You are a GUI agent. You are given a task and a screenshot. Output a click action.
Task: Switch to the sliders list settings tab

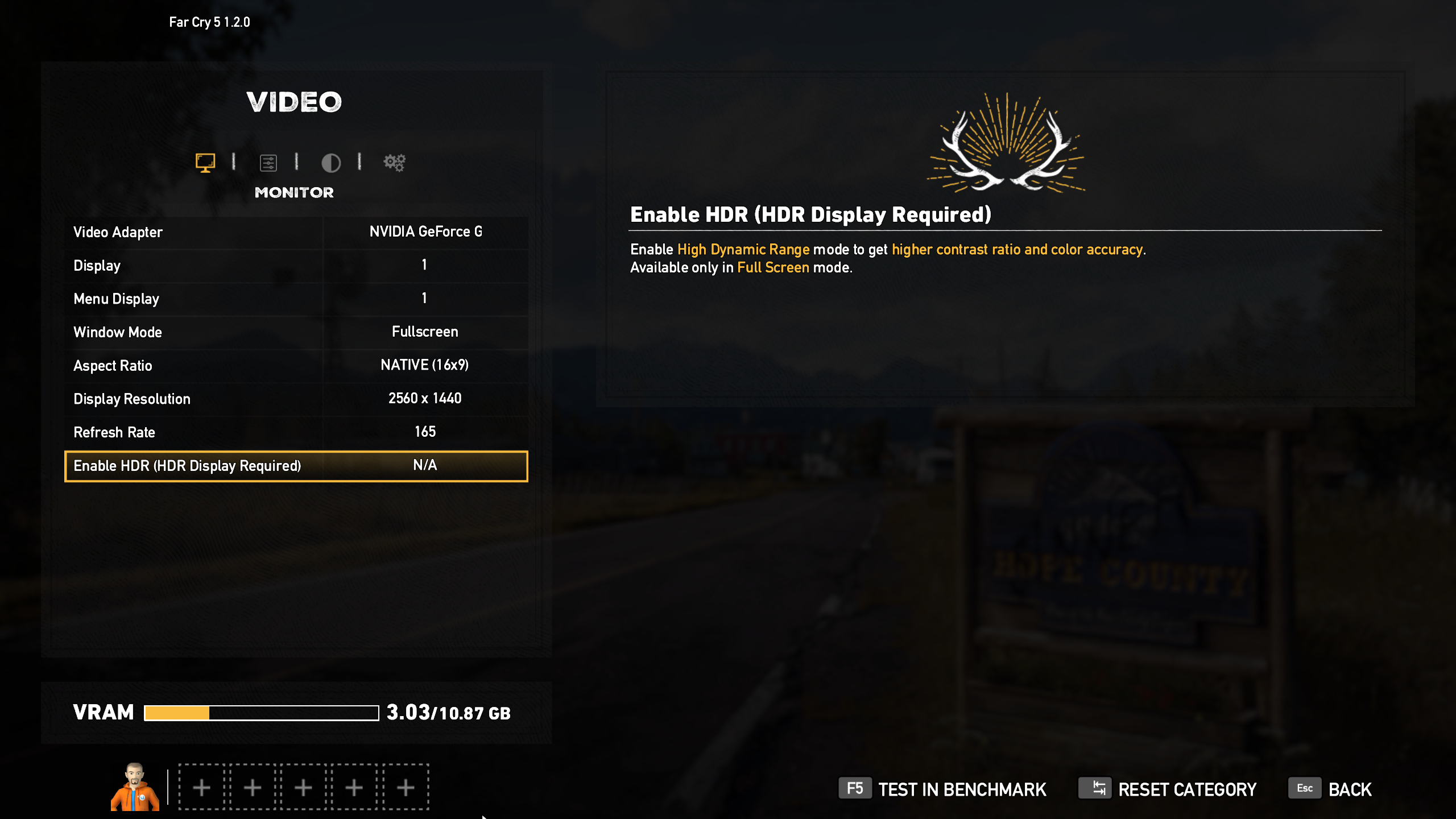coord(268,163)
